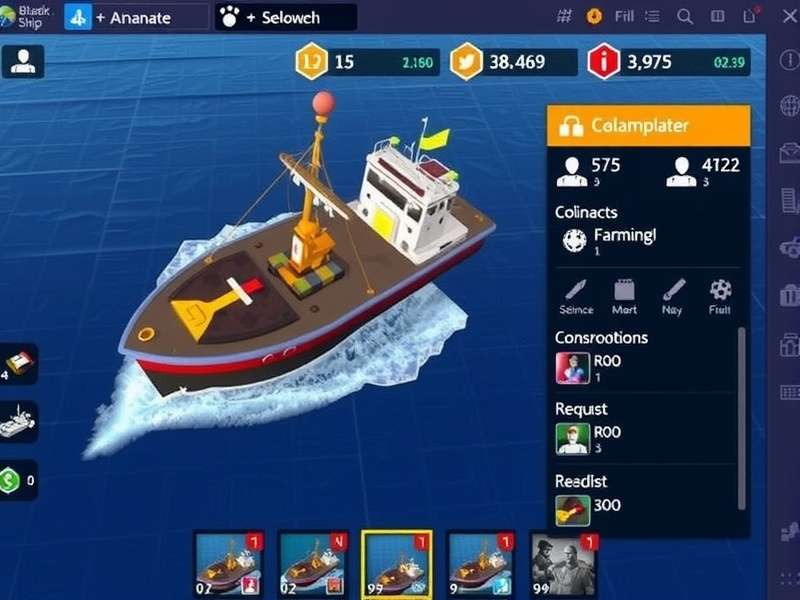Open the Fruit category
This screenshot has height=600, width=800.
pos(720,296)
